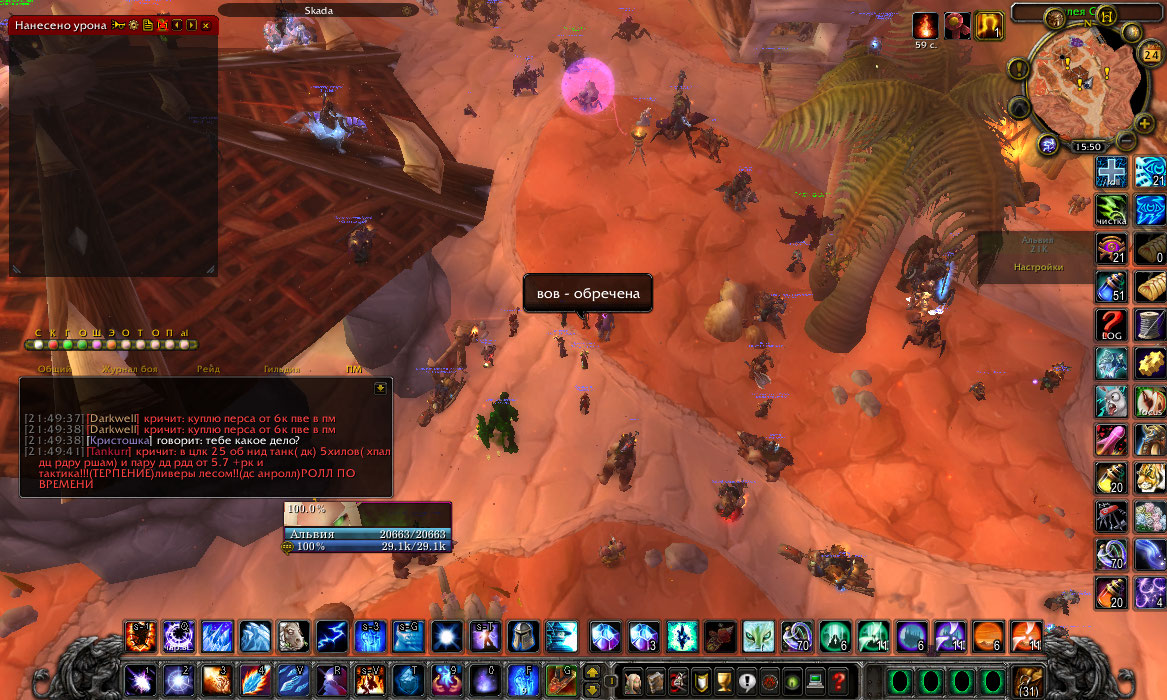
Task: Click the minimap clock reading 15:50
Action: point(1087,146)
